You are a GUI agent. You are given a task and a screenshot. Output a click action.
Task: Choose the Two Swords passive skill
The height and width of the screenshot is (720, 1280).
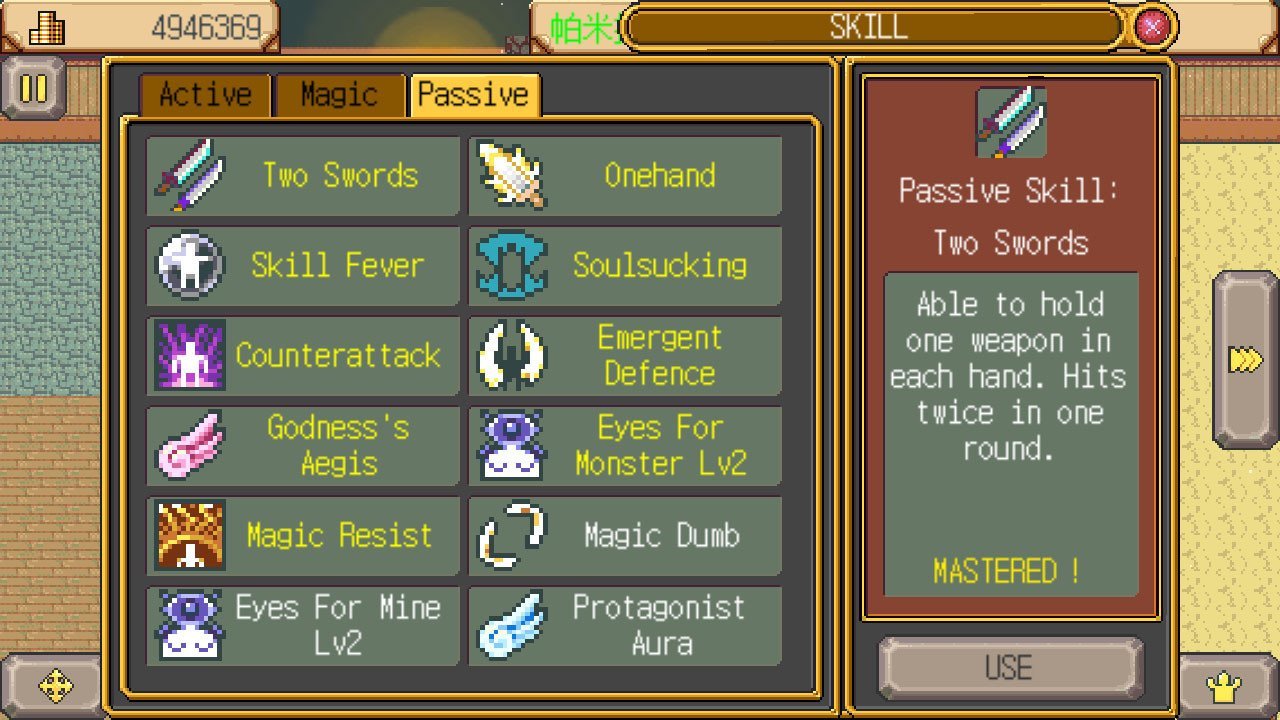tap(302, 176)
